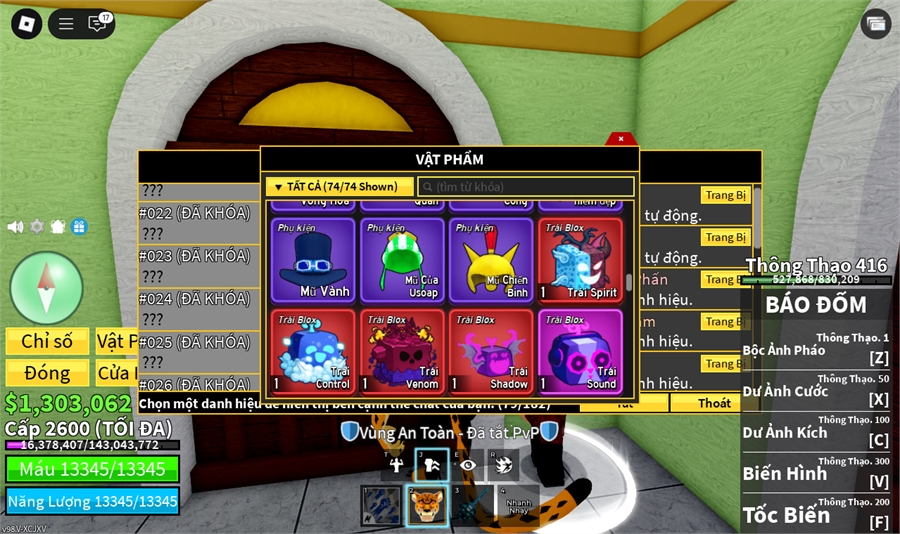Pick the purple Trái Sound fruit
This screenshot has width=900, height=534.
pyautogui.click(x=580, y=351)
